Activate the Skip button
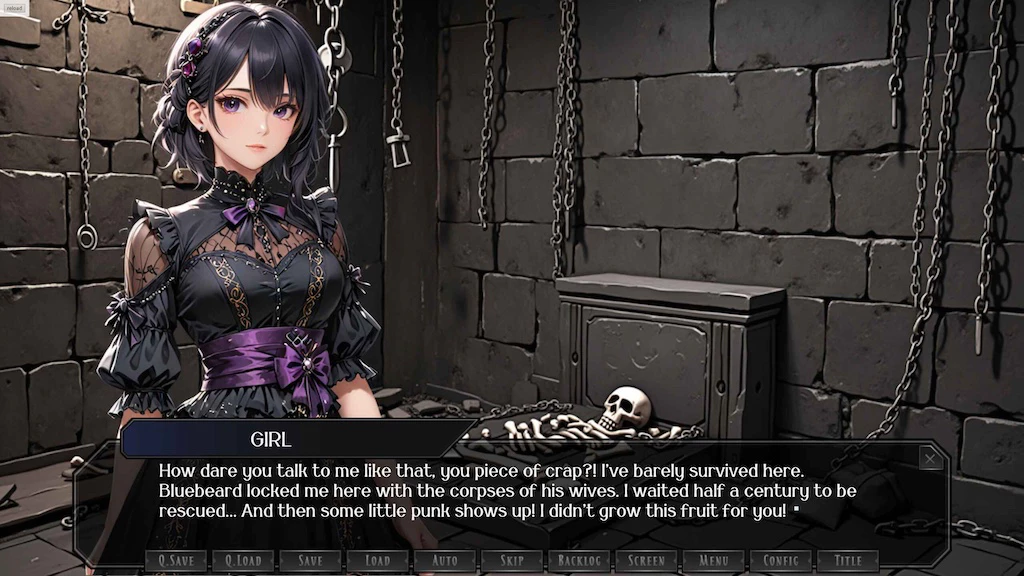The width and height of the screenshot is (1024, 576). (512, 560)
